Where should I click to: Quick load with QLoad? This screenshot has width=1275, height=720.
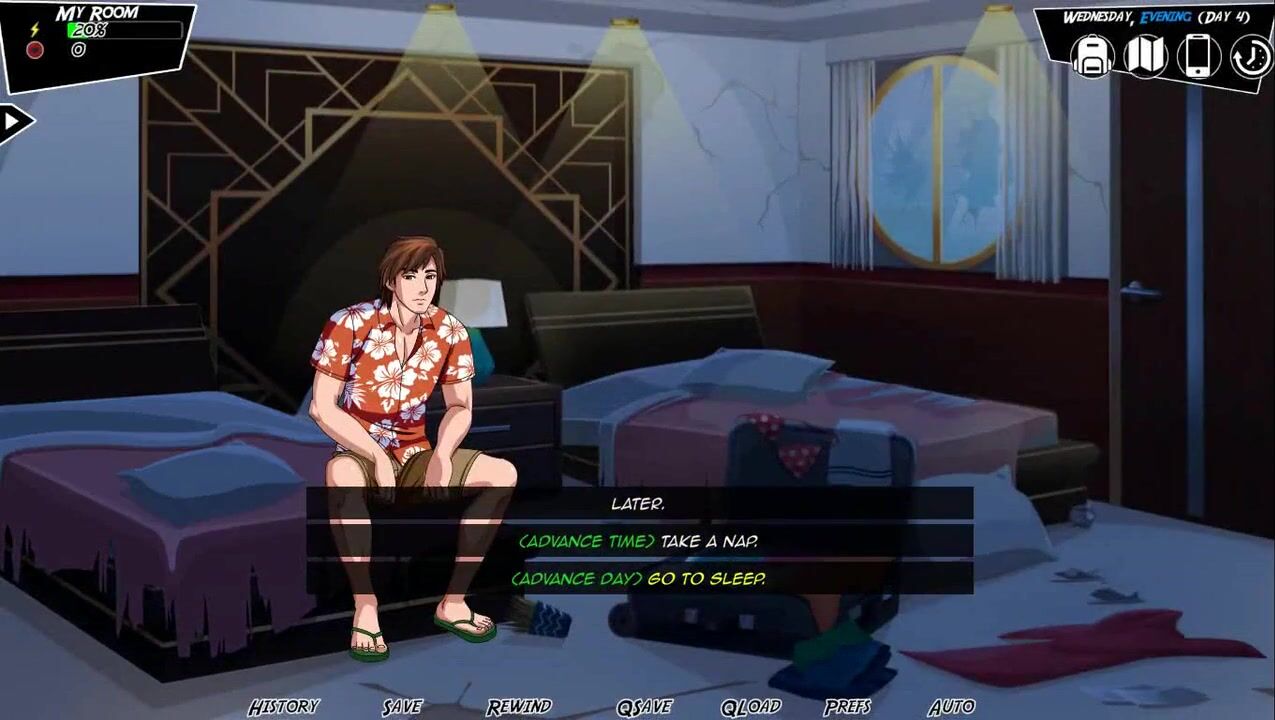pos(751,707)
